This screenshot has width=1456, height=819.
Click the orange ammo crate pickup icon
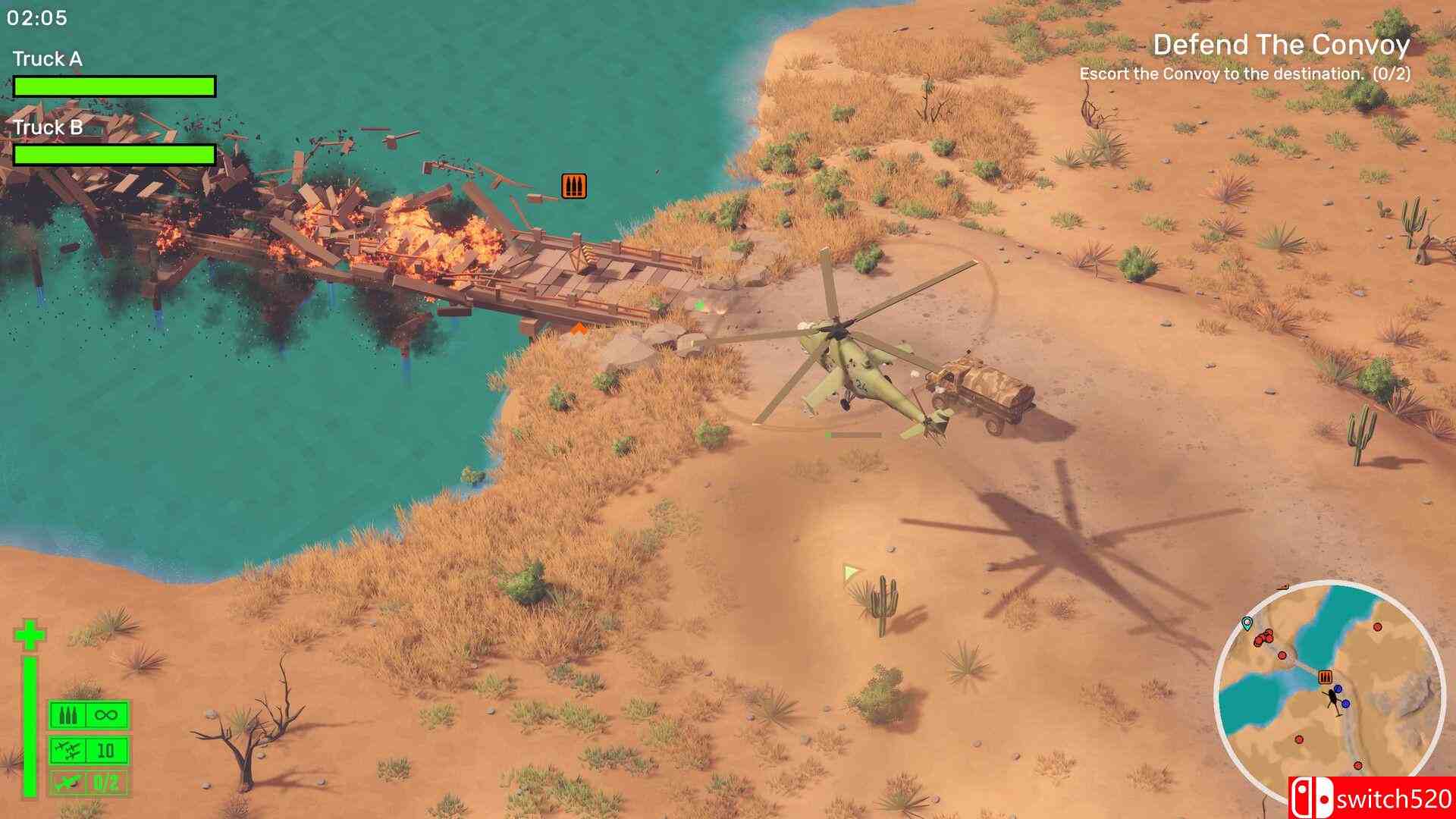(573, 185)
